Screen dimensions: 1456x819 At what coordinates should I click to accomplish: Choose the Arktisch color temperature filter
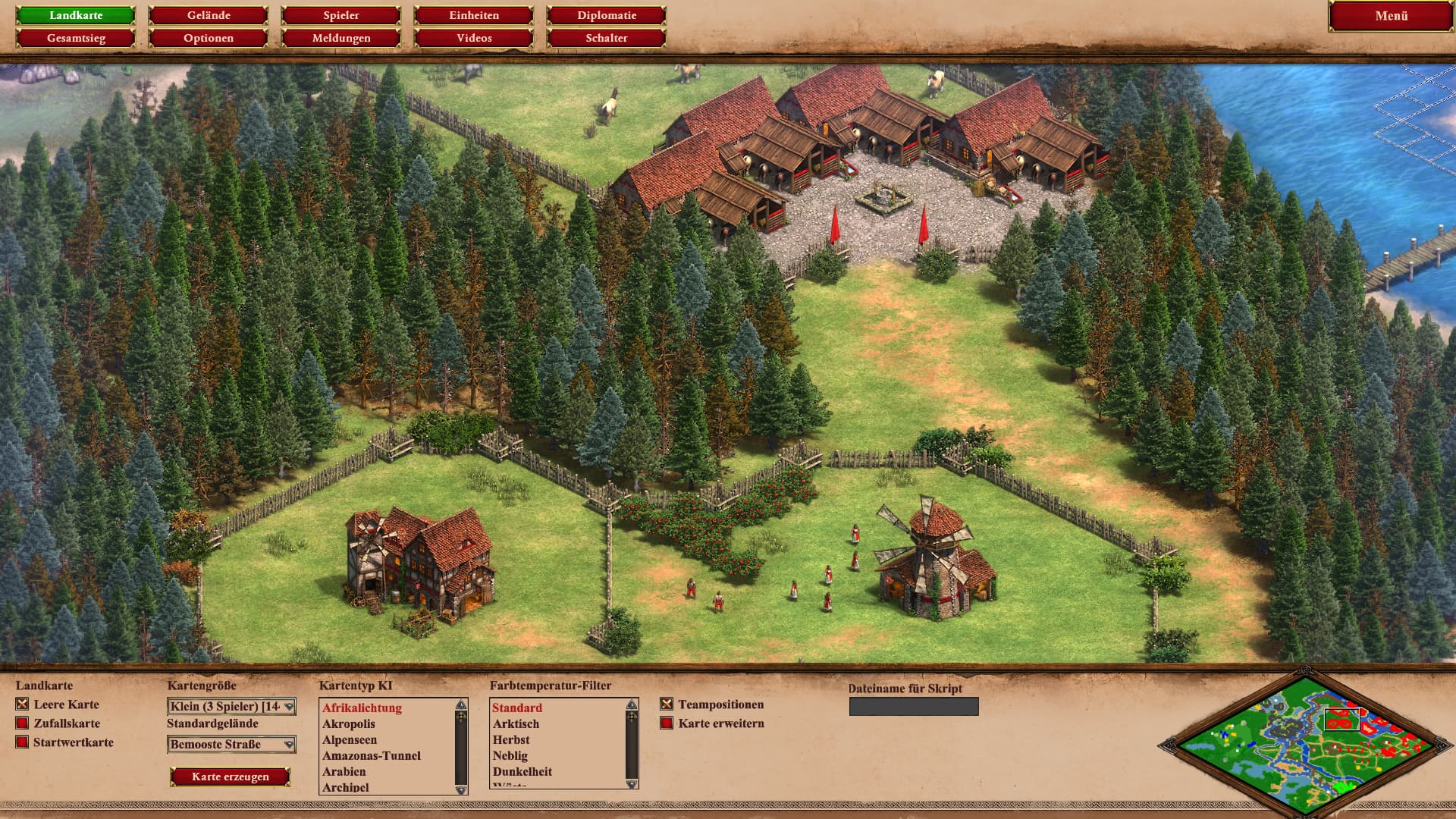(x=516, y=724)
